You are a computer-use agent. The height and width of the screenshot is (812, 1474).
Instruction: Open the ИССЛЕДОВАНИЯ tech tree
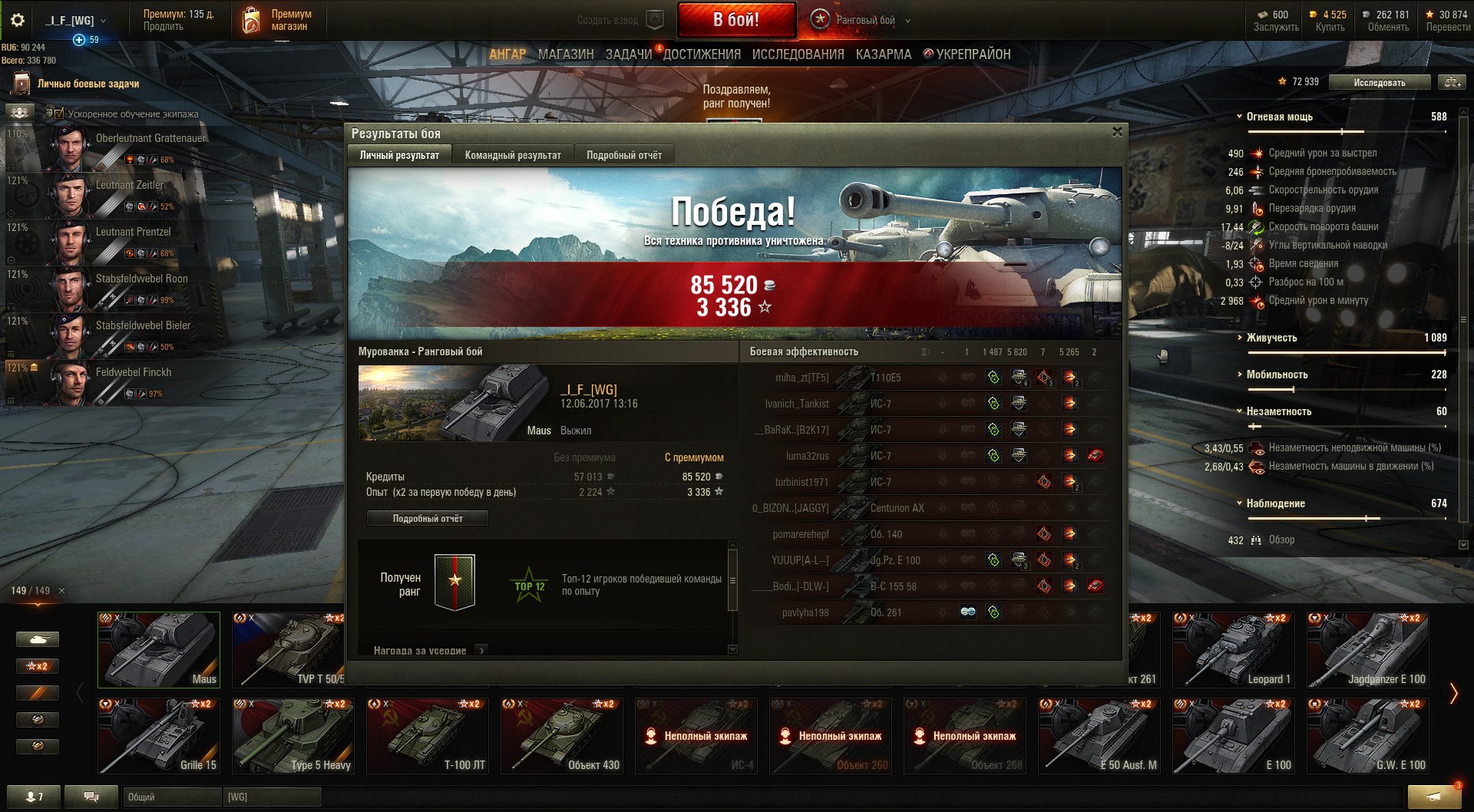coord(798,54)
